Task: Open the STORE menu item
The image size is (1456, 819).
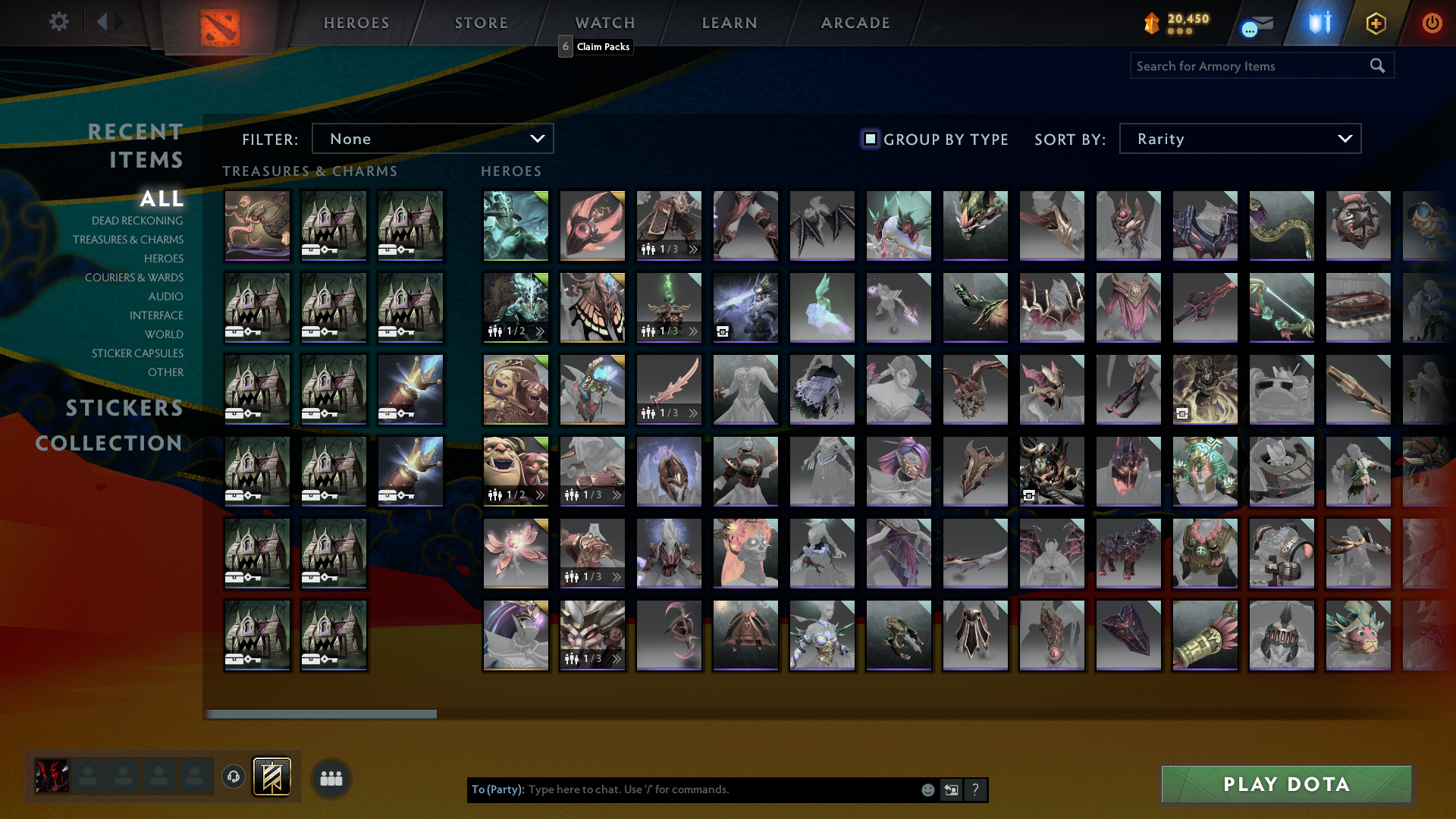Action: click(481, 23)
